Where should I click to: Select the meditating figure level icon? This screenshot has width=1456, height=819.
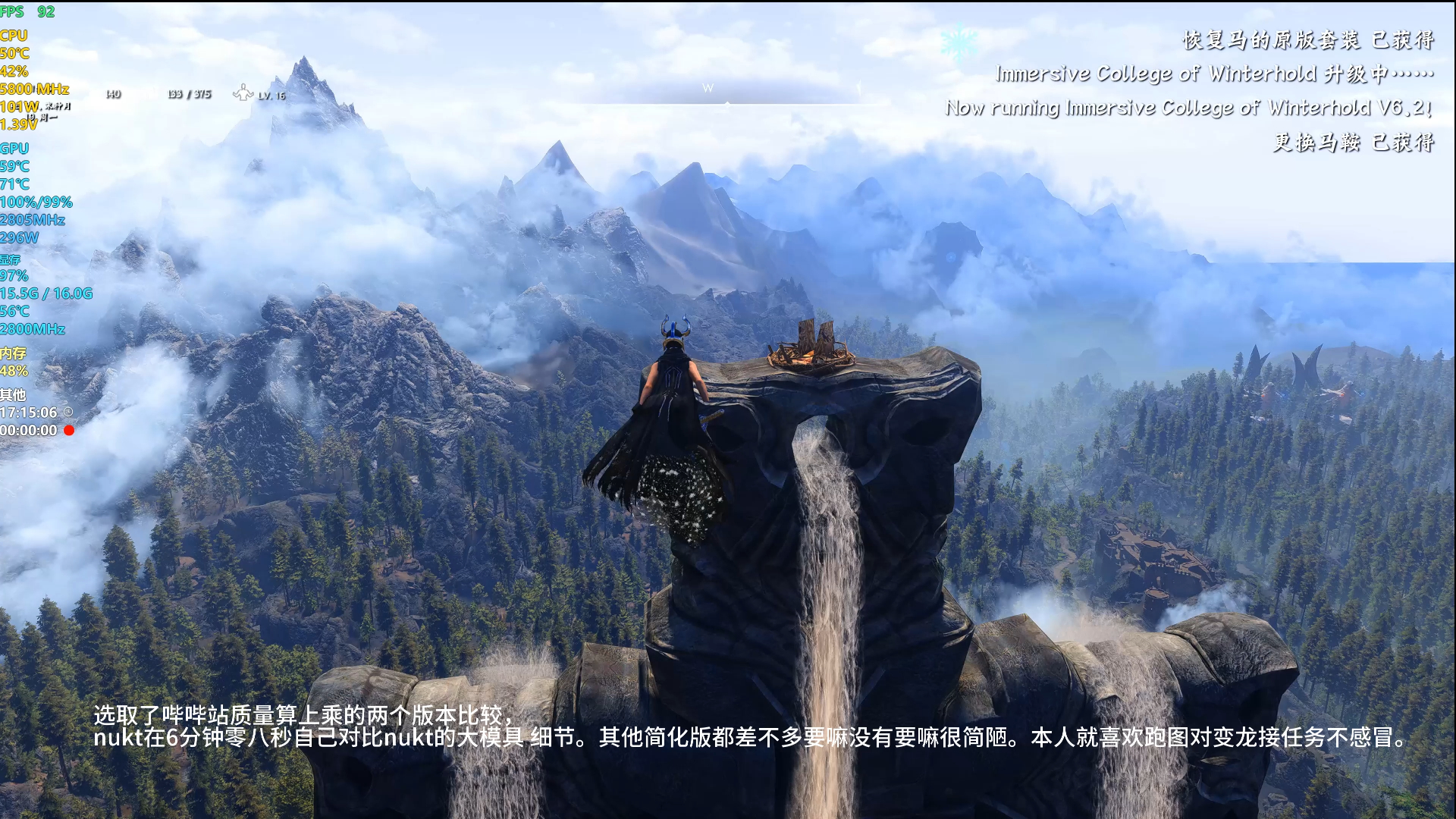[243, 93]
